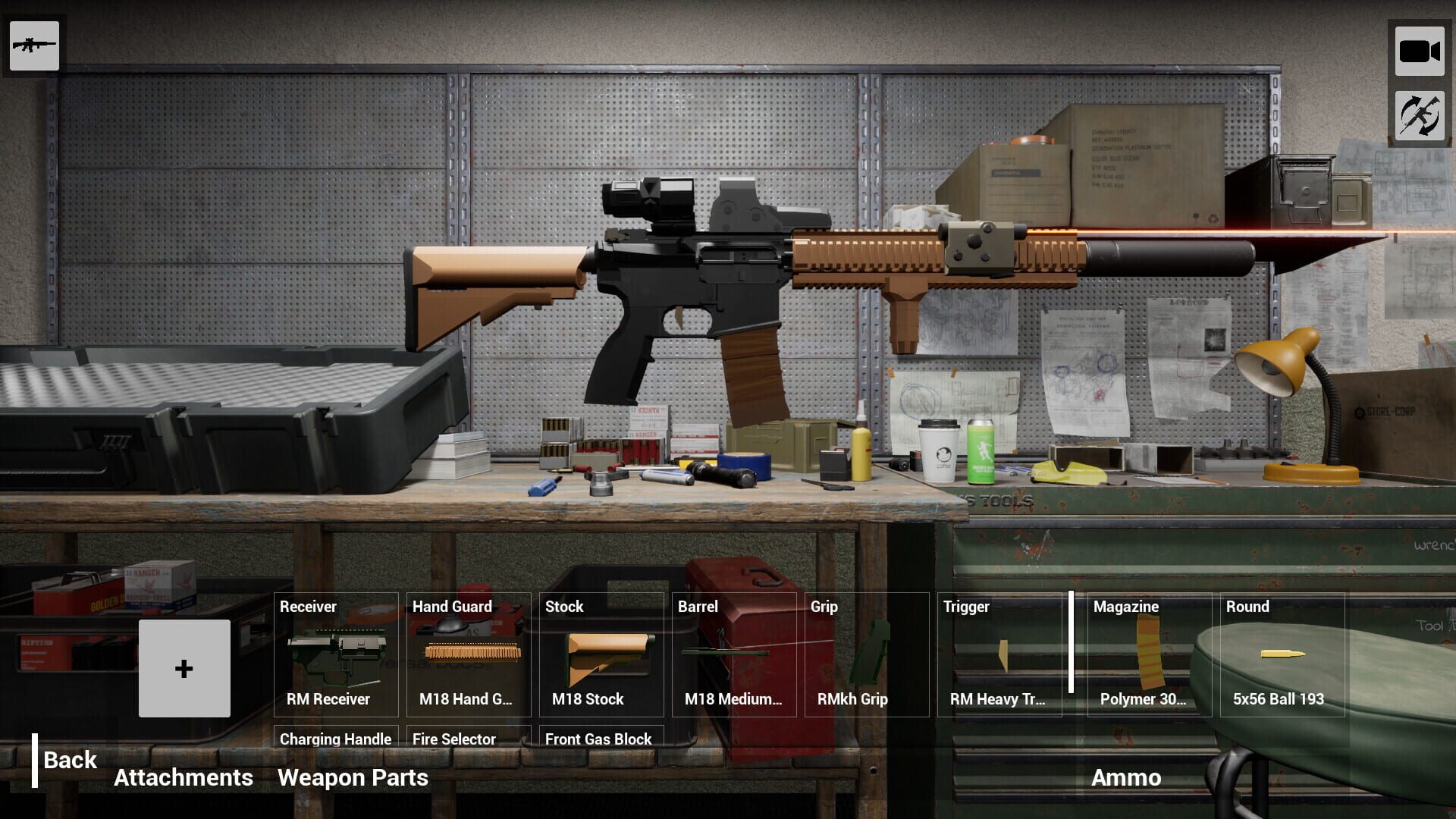Select the rifle silhouette icon top-left
The width and height of the screenshot is (1456, 819).
[x=34, y=46]
